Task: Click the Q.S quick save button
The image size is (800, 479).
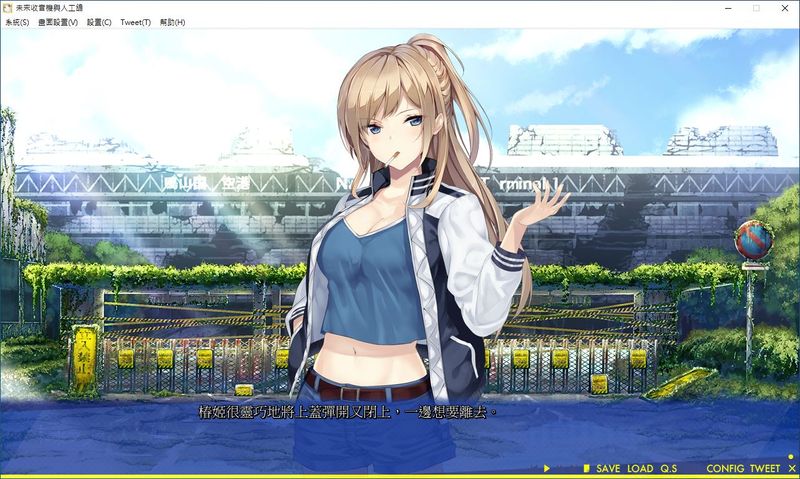Action: pyautogui.click(x=668, y=469)
